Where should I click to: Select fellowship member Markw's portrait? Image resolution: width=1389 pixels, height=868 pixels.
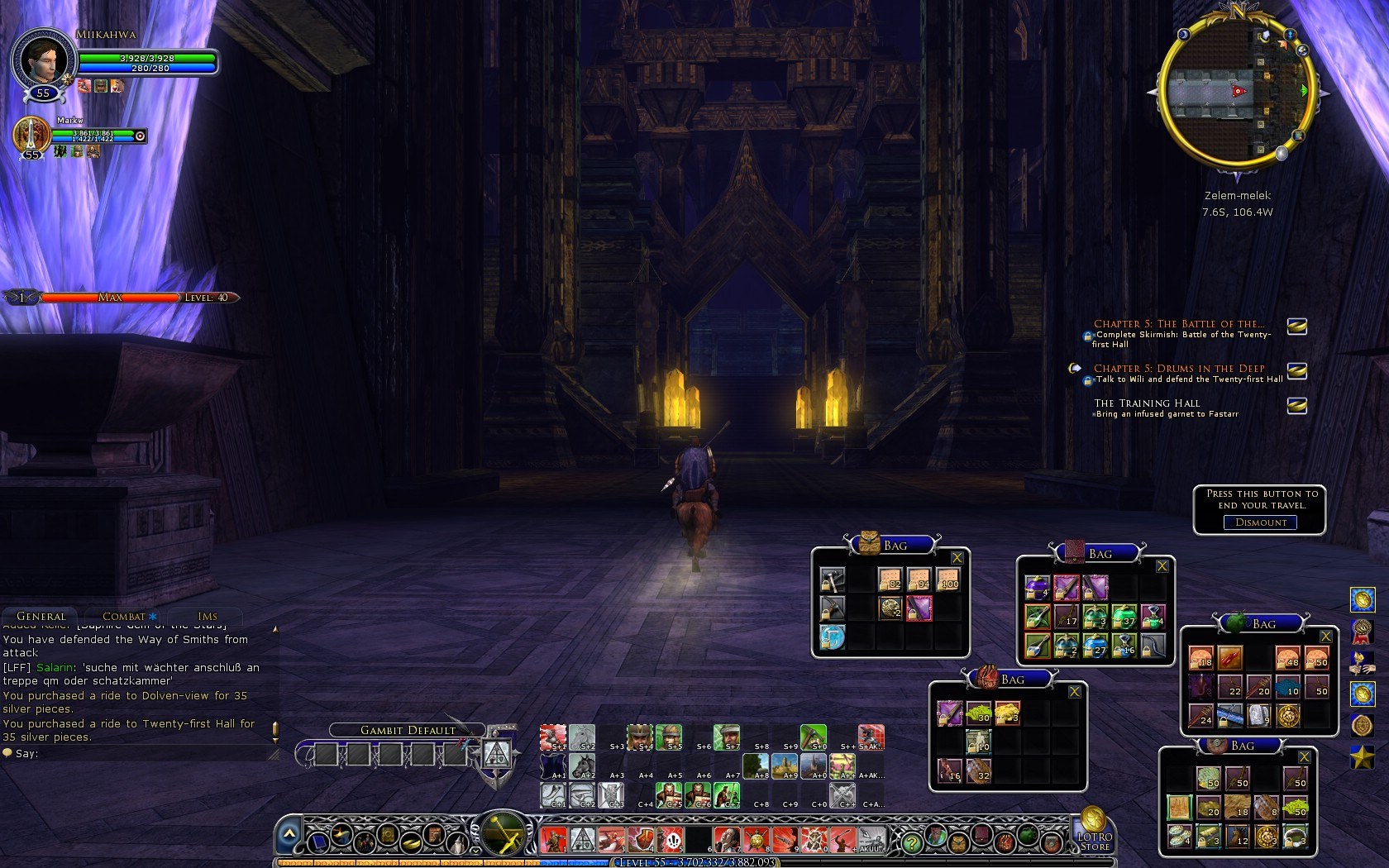(31, 134)
